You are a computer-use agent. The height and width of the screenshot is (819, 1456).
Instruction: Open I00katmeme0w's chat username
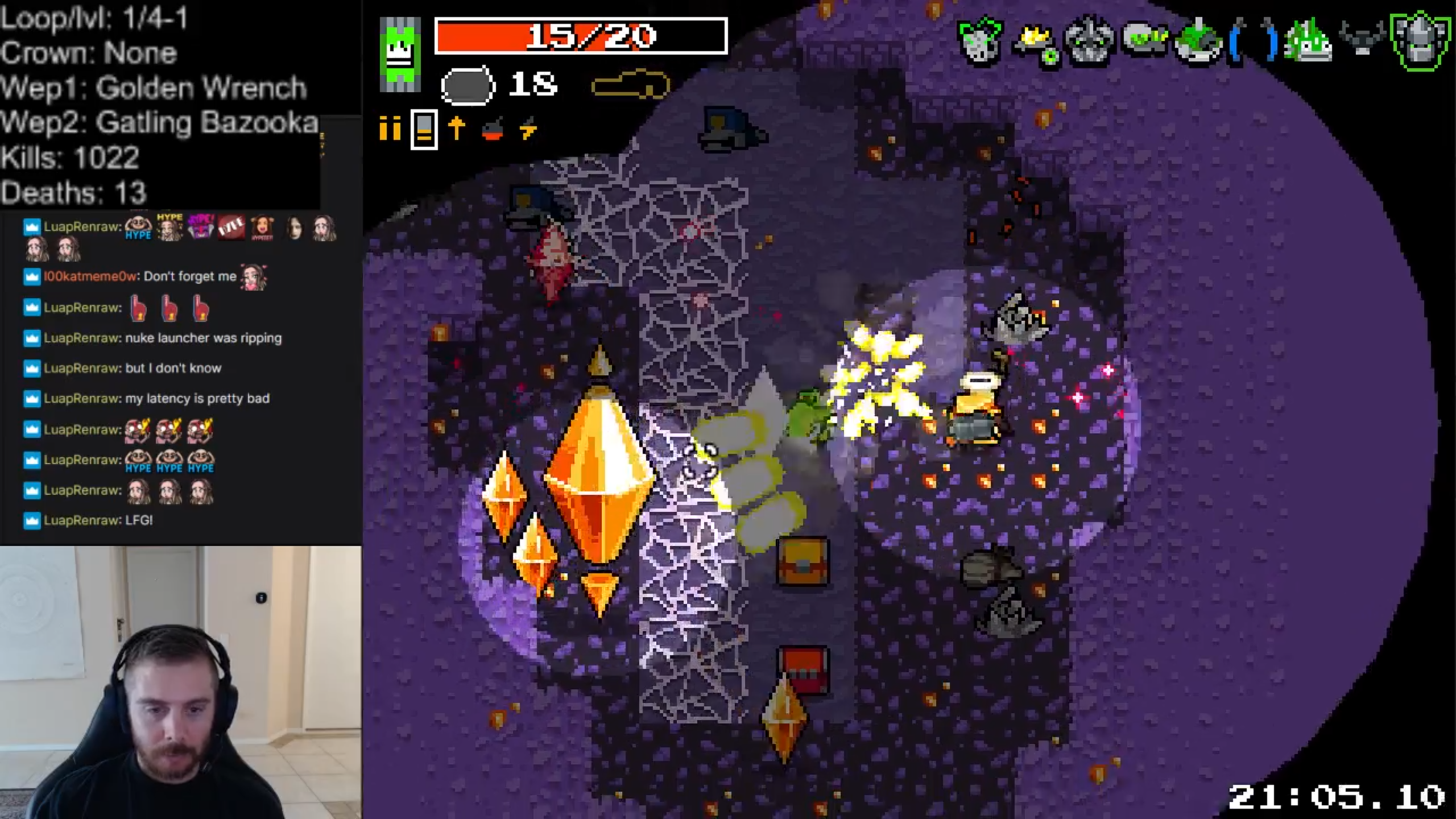90,276
